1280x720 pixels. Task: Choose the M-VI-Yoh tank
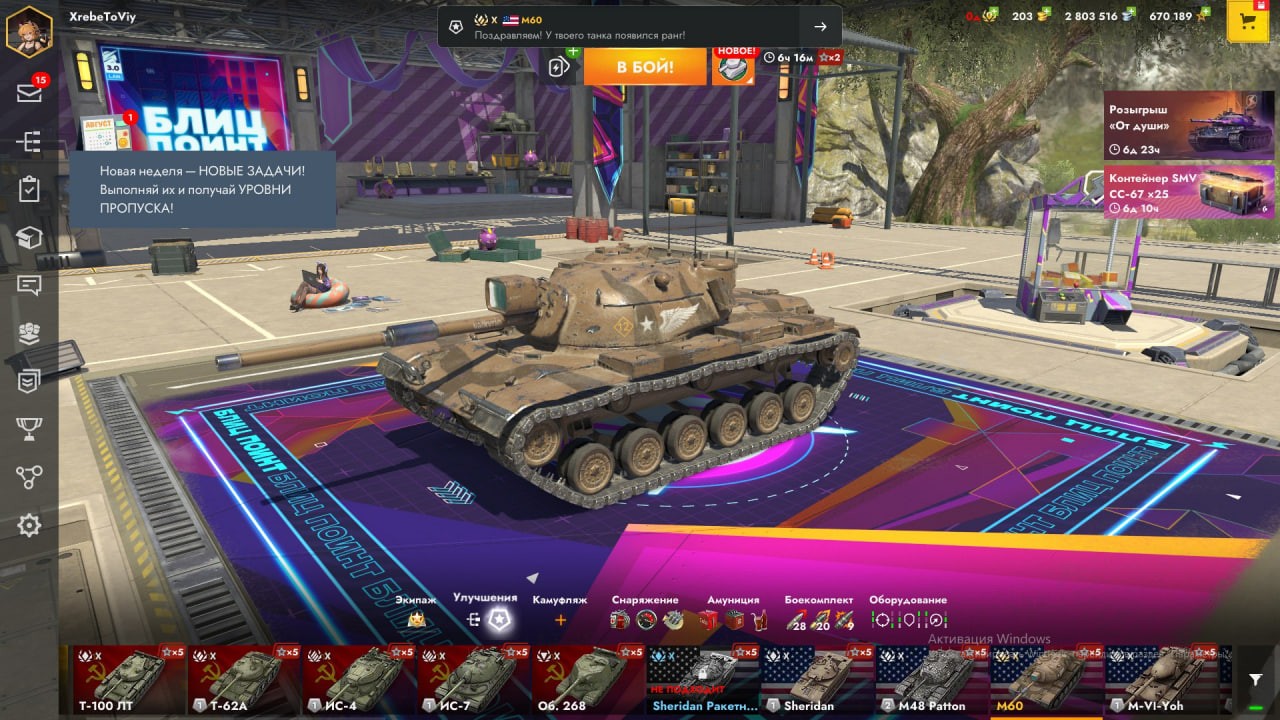pos(1160,679)
